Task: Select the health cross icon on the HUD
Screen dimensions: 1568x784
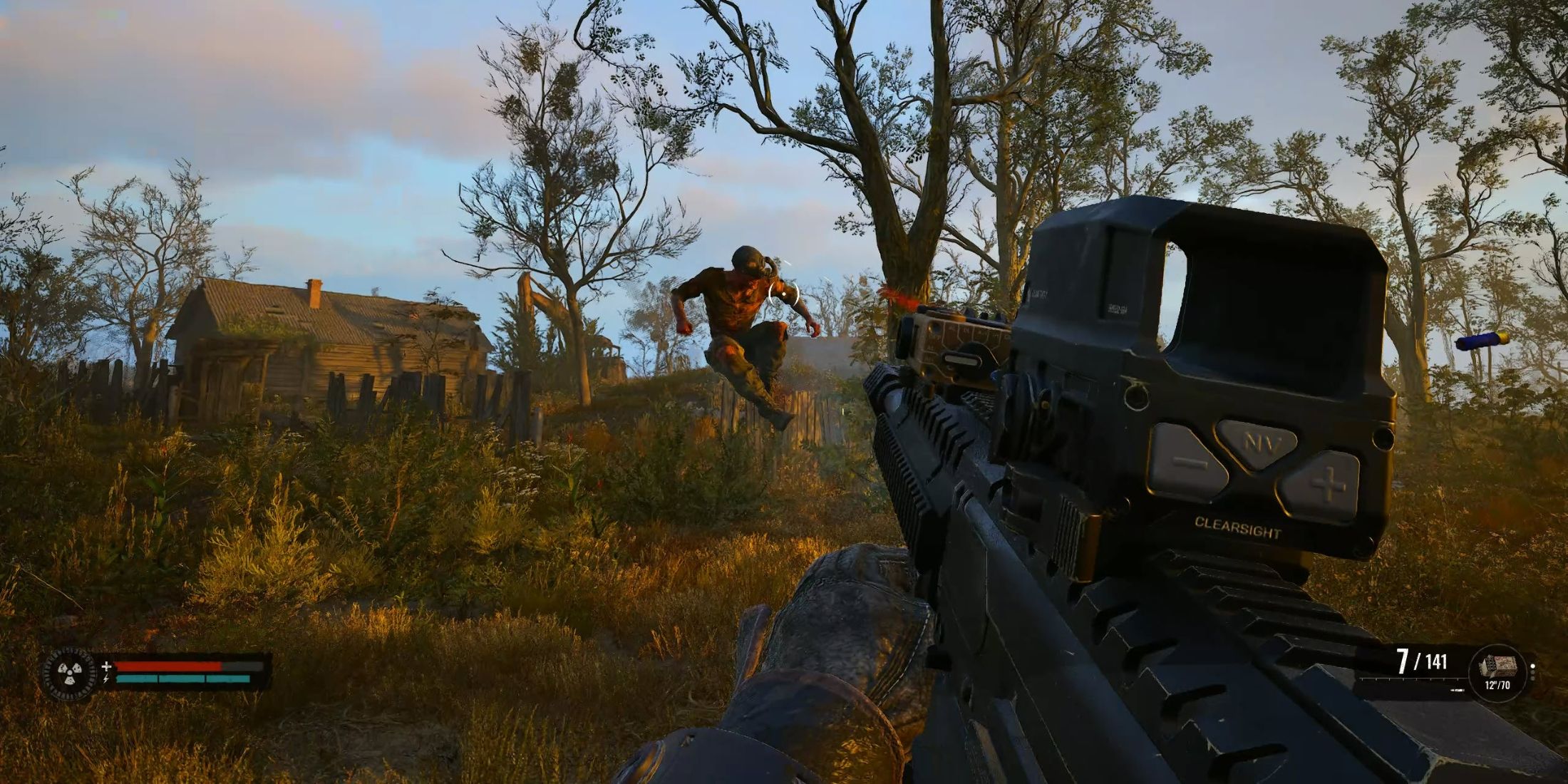Action: [x=106, y=666]
